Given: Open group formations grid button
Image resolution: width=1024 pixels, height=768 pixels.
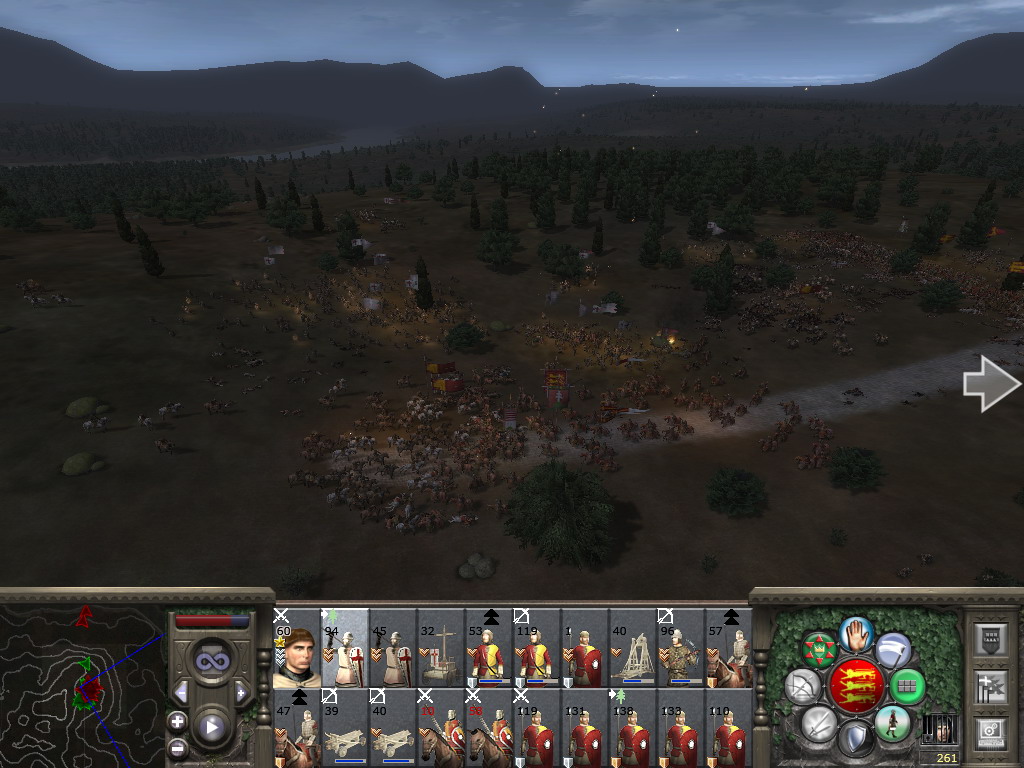Looking at the screenshot, I should point(907,686).
